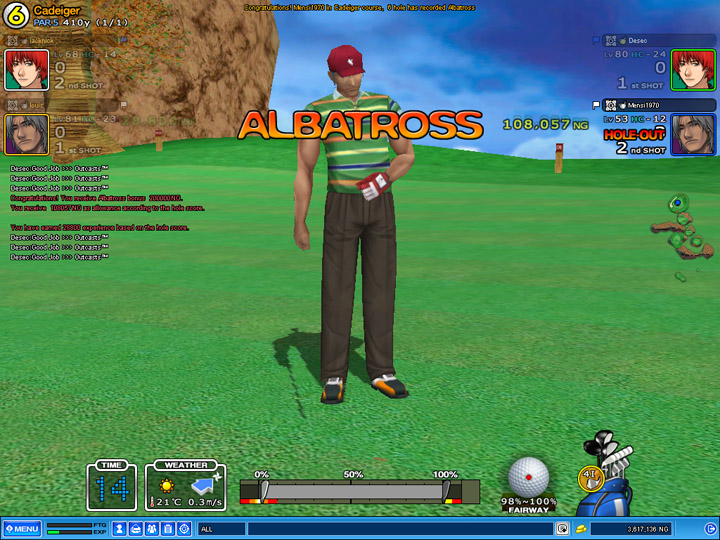Click the golf ball impact selector
Viewport: 720px width, 540px height.
click(528, 477)
